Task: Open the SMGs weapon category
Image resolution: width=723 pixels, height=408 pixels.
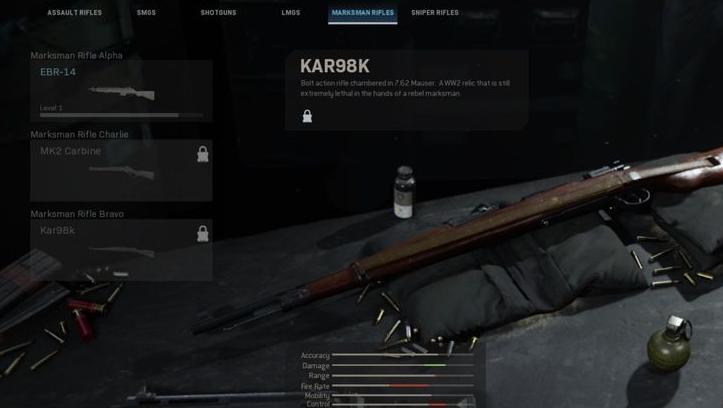Action: [146, 13]
